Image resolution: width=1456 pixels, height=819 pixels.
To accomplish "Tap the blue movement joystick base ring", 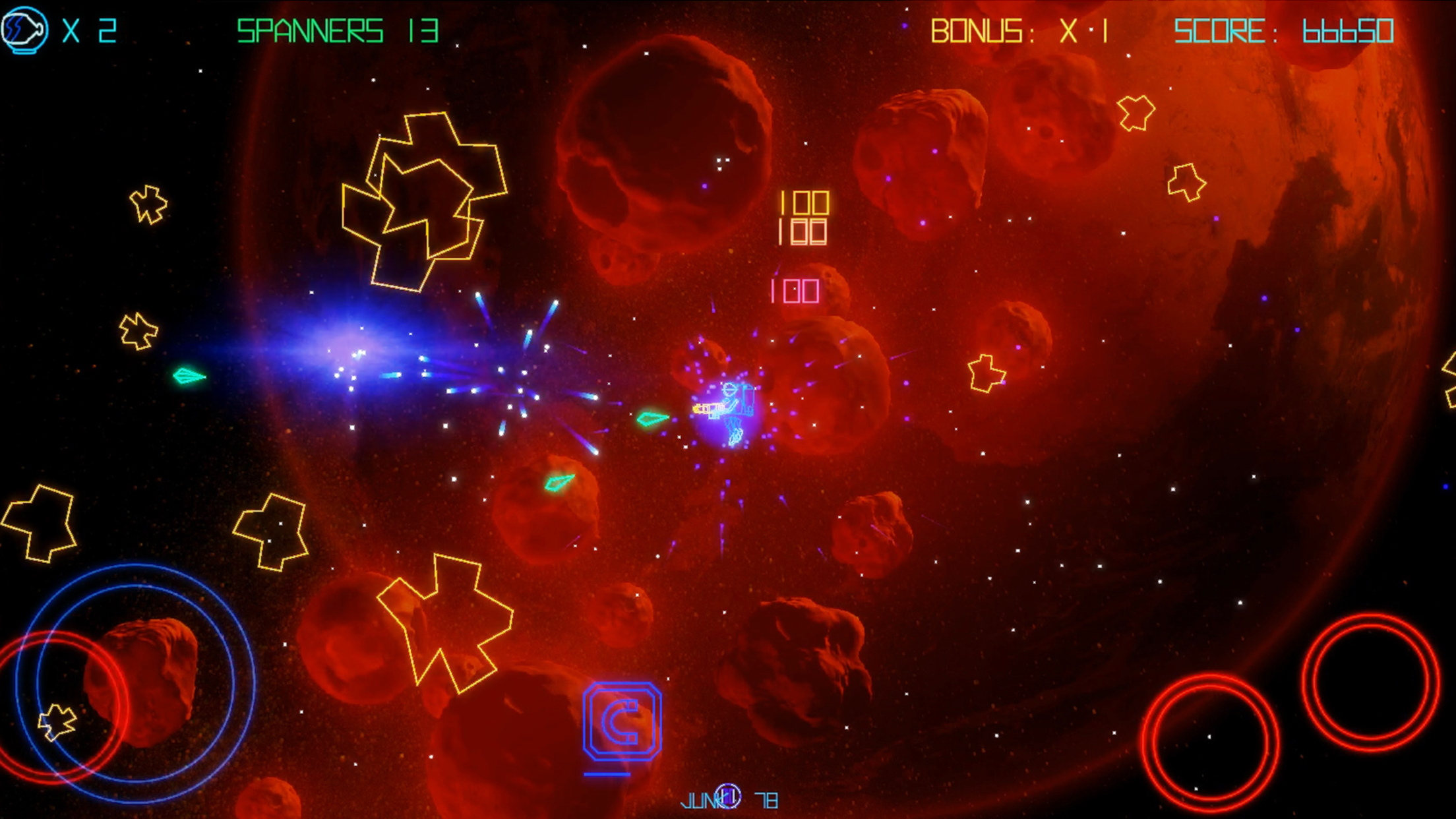I will [x=136, y=681].
